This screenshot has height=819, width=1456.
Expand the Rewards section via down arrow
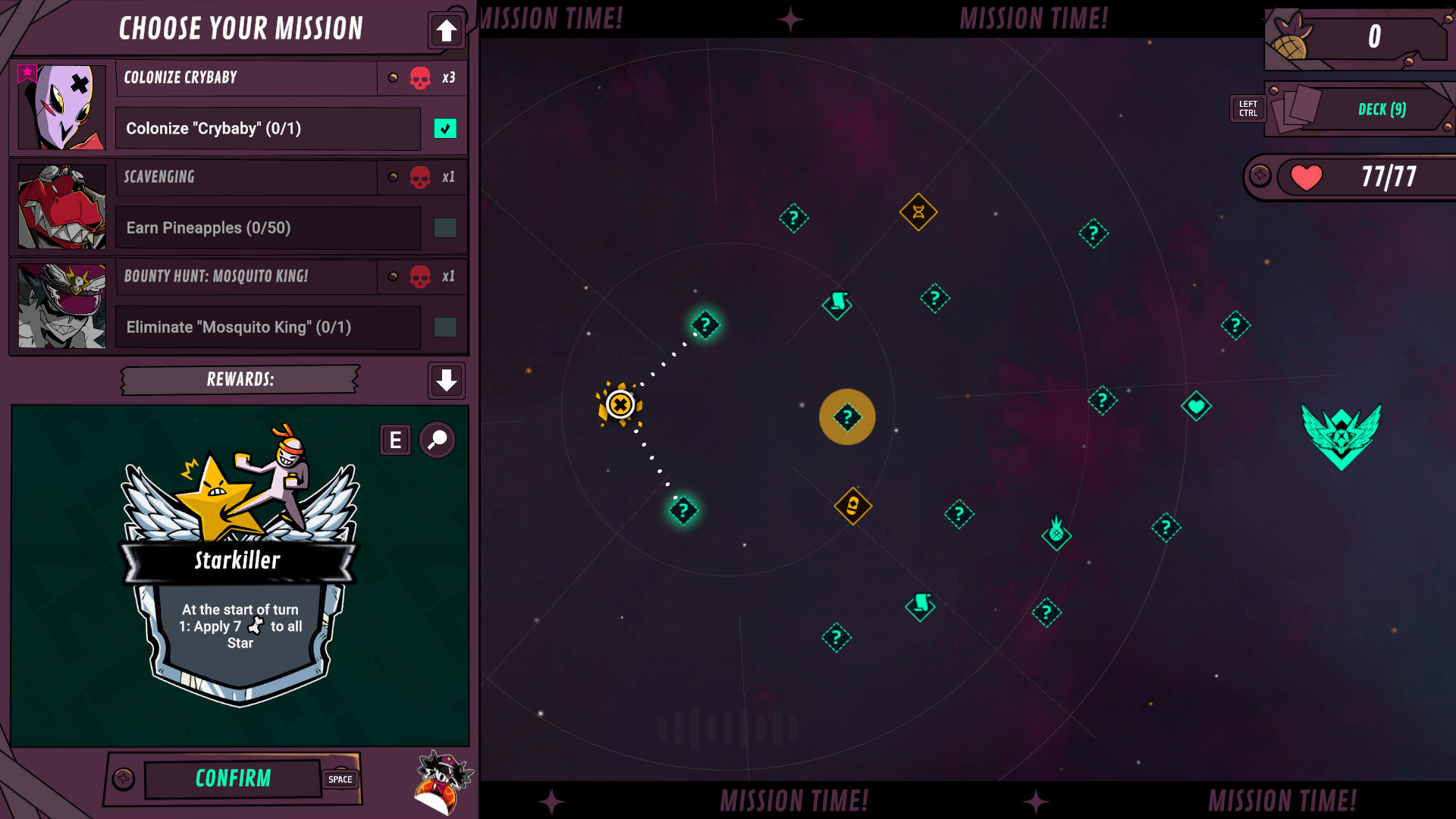tap(446, 381)
